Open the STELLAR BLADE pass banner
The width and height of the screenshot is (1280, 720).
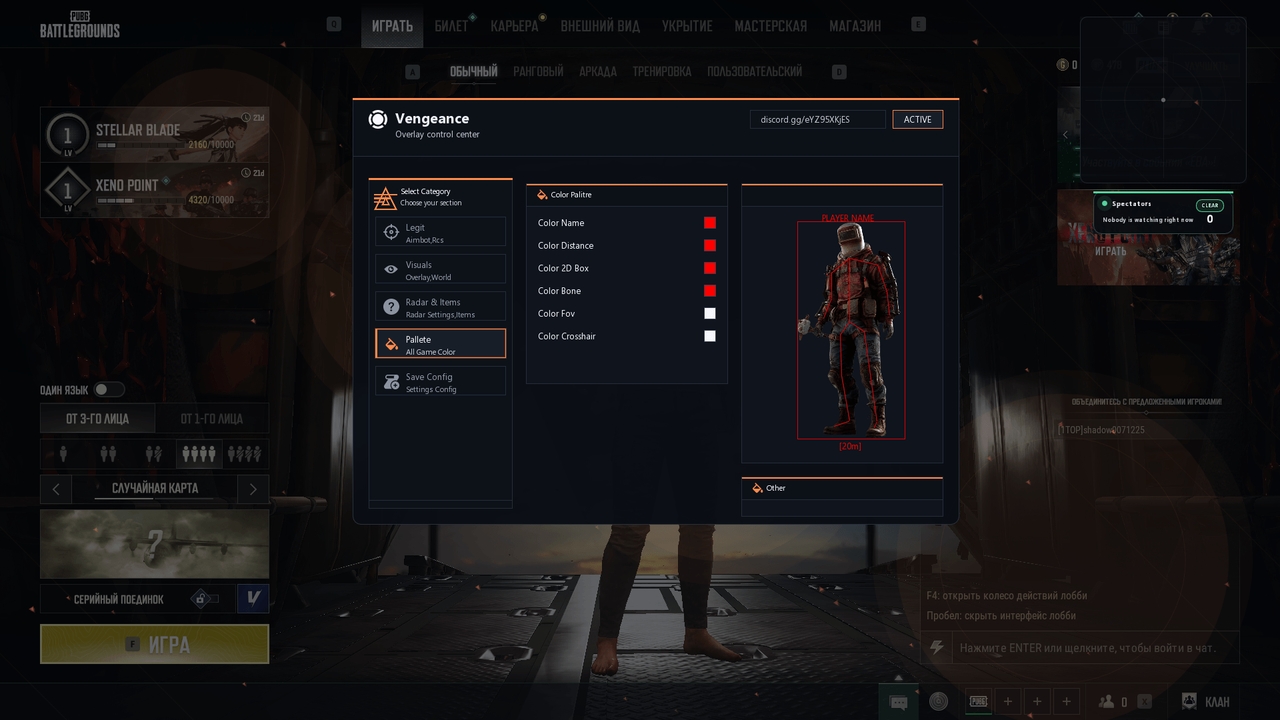click(x=155, y=135)
